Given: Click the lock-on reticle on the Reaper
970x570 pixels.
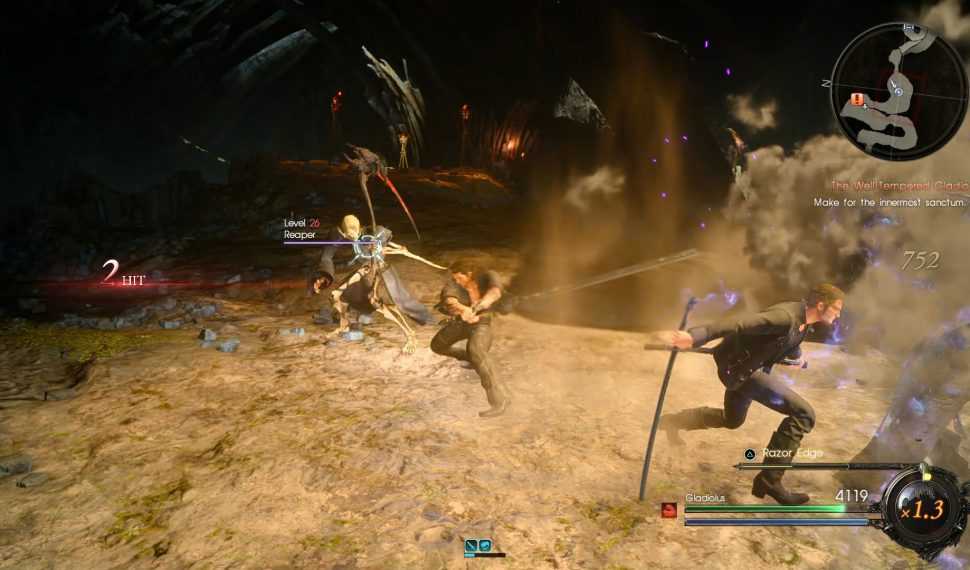Looking at the screenshot, I should pos(371,243).
